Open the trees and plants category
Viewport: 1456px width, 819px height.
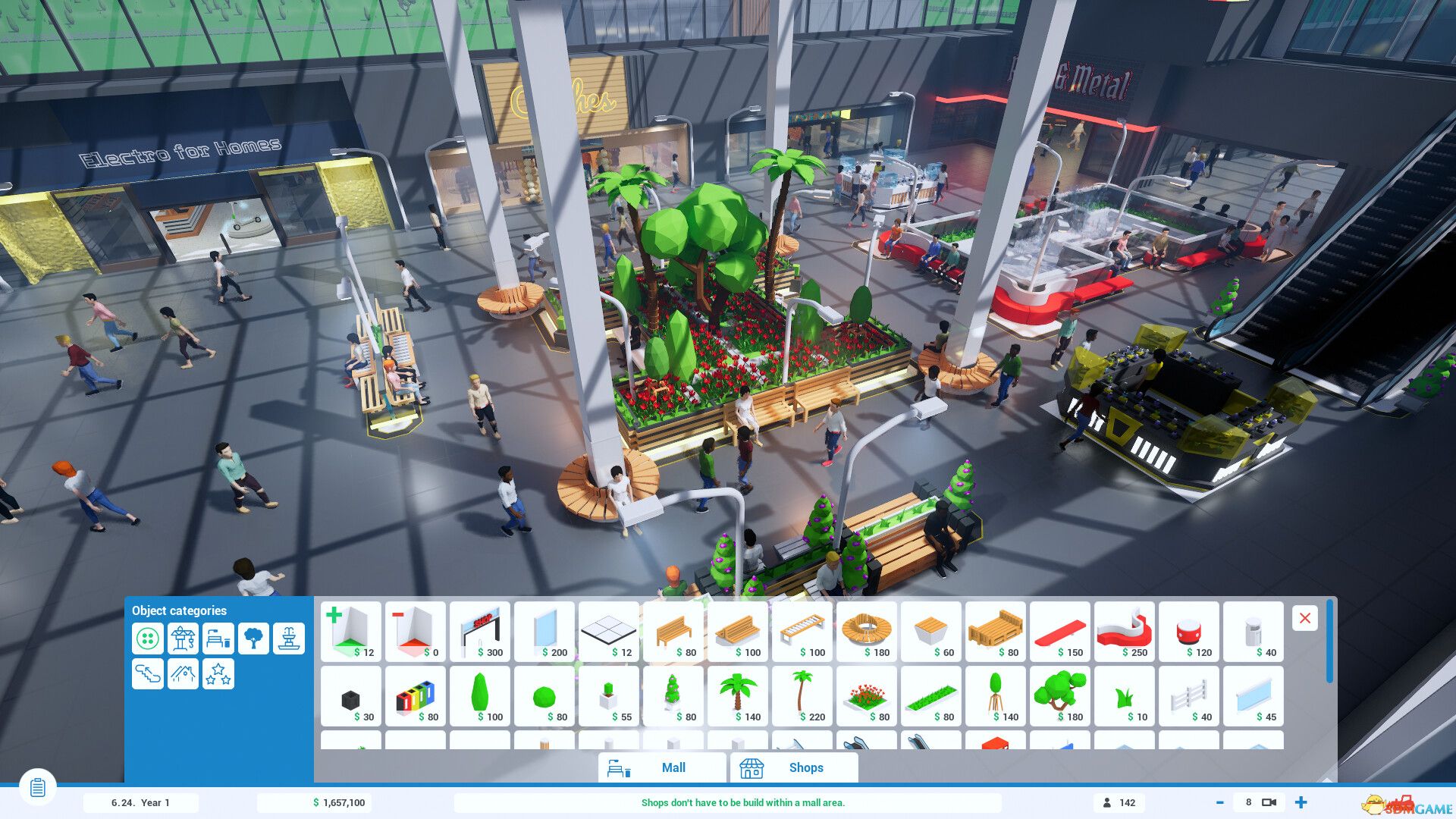tap(253, 639)
